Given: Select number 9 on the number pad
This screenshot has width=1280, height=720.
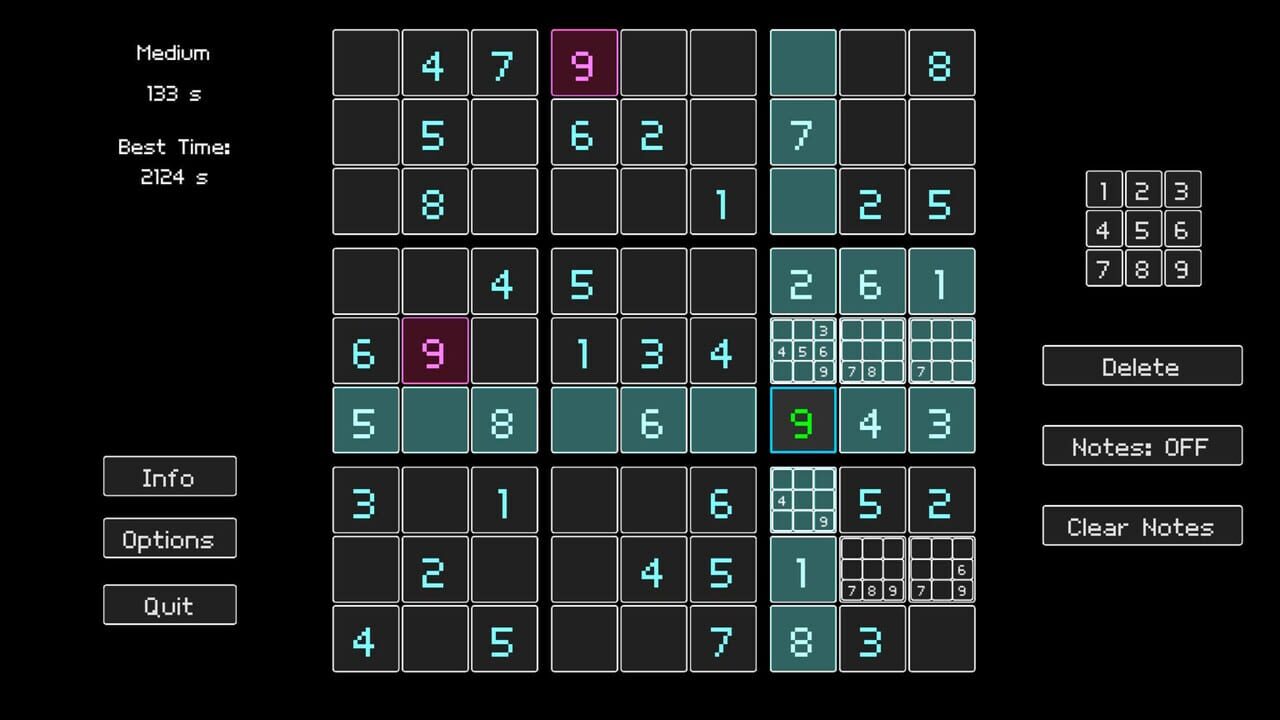Looking at the screenshot, I should pyautogui.click(x=1182, y=268).
